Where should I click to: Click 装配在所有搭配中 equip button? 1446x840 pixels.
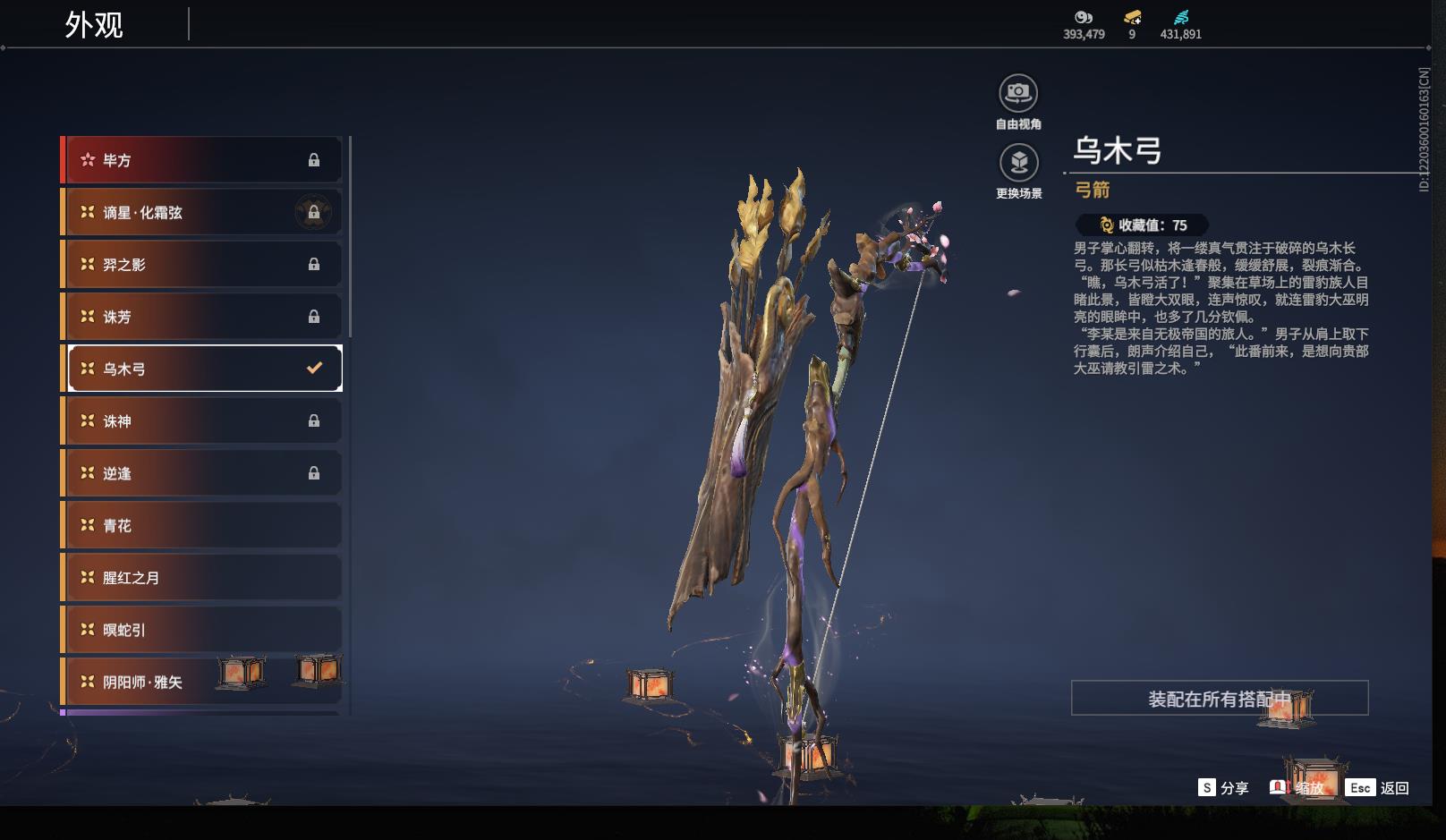[x=1219, y=698]
